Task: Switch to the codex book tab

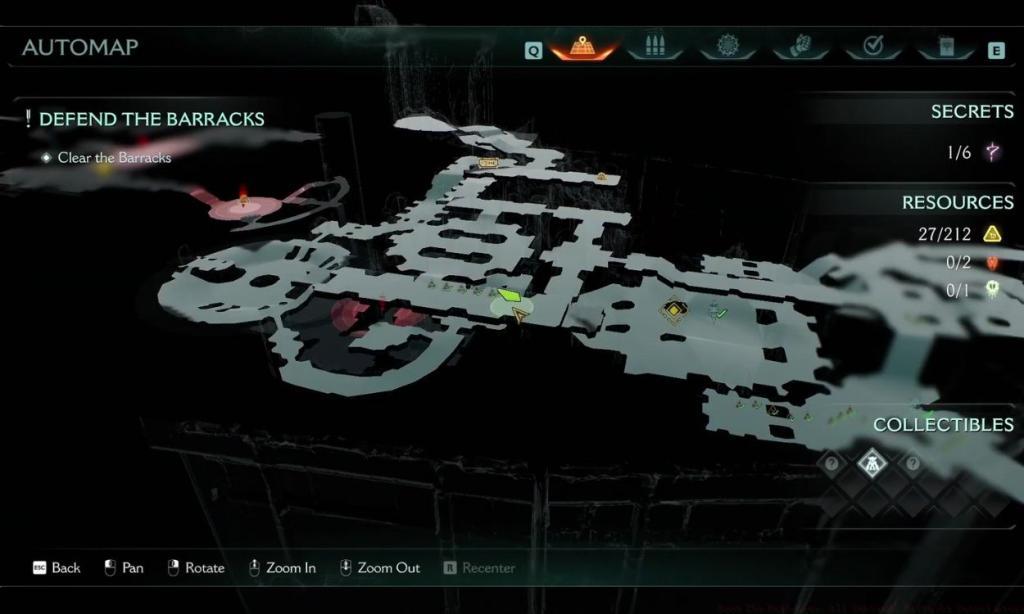Action: (x=944, y=47)
